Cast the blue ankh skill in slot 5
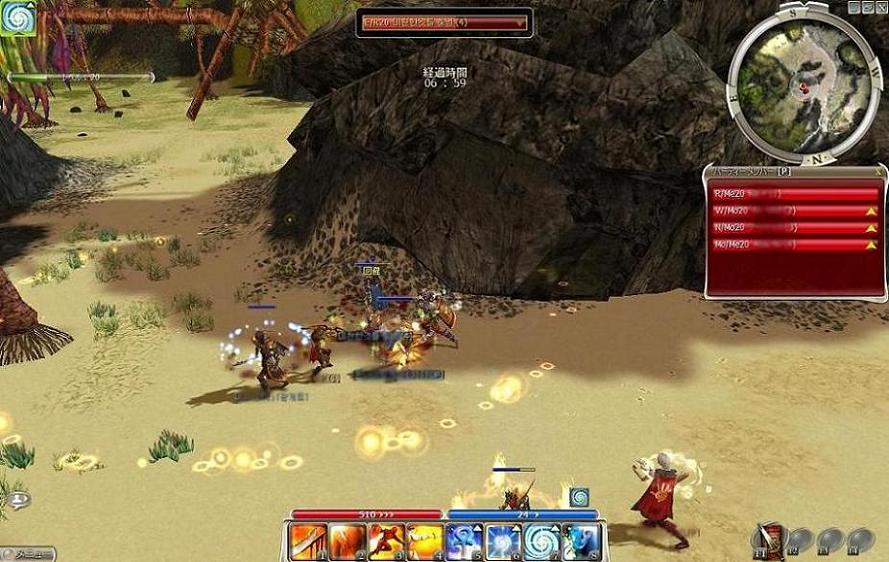The height and width of the screenshot is (562, 889). [x=464, y=541]
